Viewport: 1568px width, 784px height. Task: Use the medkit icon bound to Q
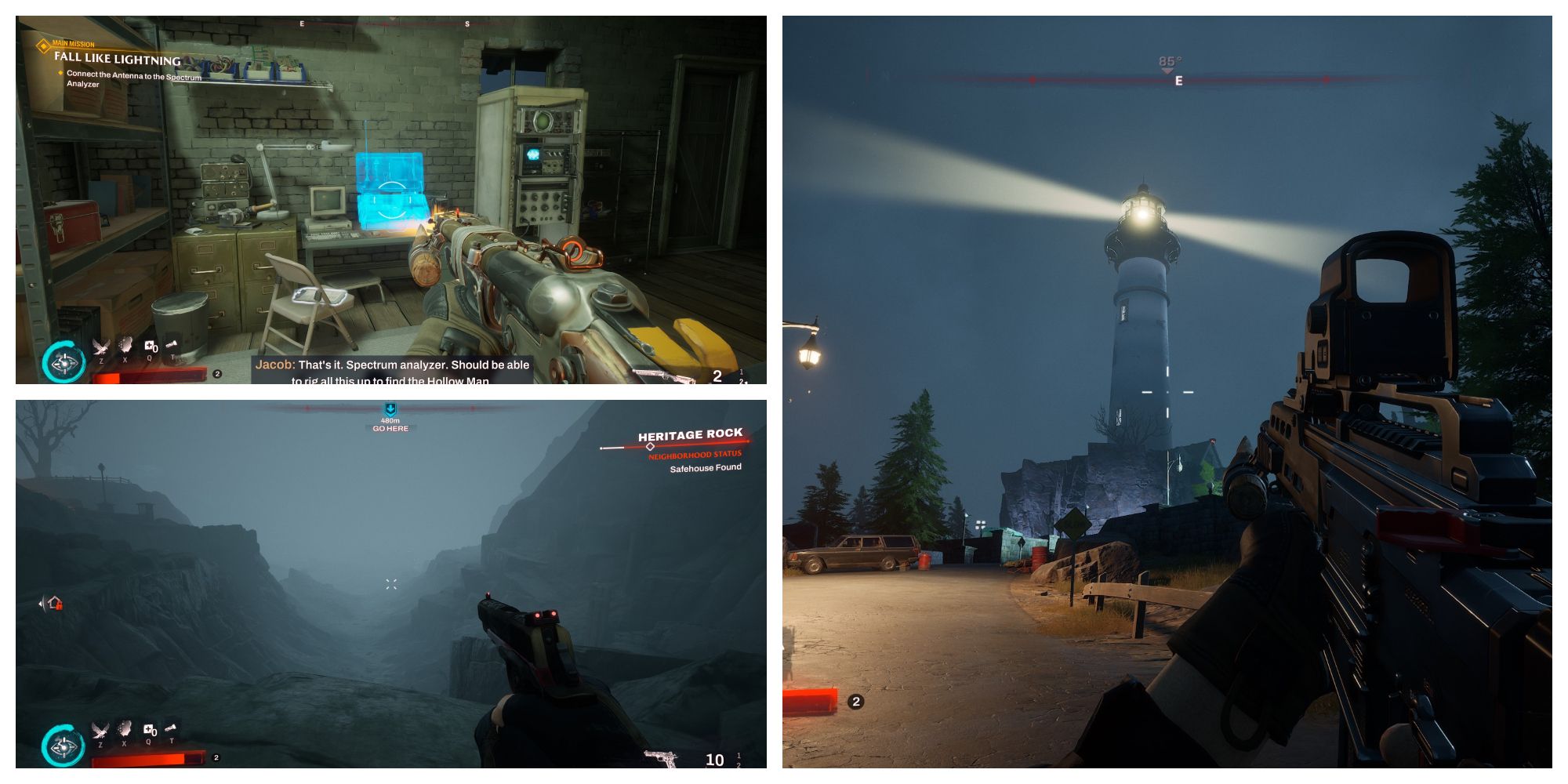(149, 728)
